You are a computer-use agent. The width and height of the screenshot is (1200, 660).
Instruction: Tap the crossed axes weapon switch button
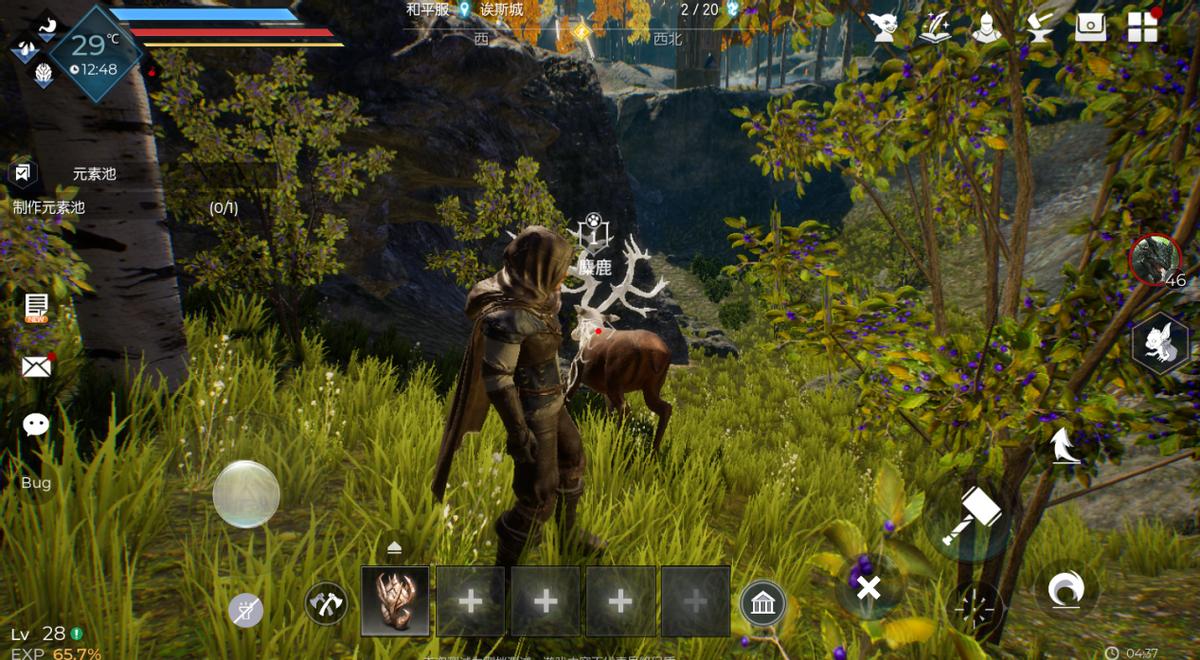326,603
